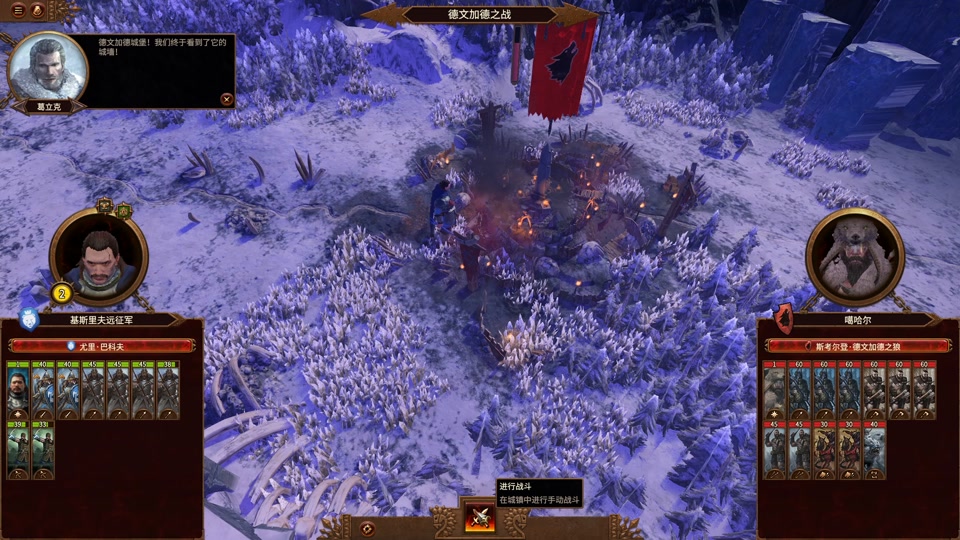The height and width of the screenshot is (540, 960).
Task: Start the manual battle with crossed swords button
Action: (480, 517)
